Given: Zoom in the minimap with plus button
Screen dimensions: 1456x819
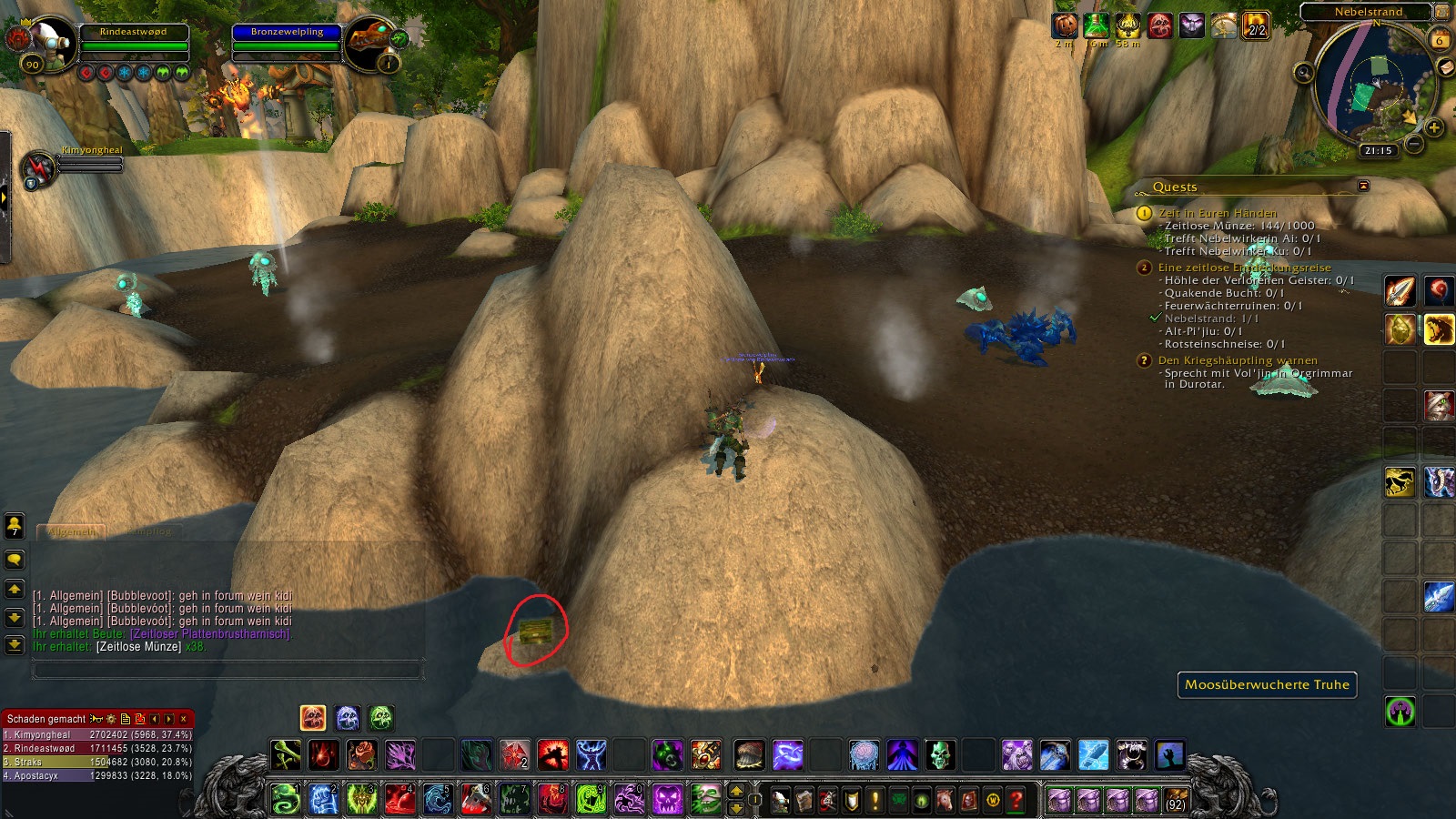Looking at the screenshot, I should coord(1434,127).
